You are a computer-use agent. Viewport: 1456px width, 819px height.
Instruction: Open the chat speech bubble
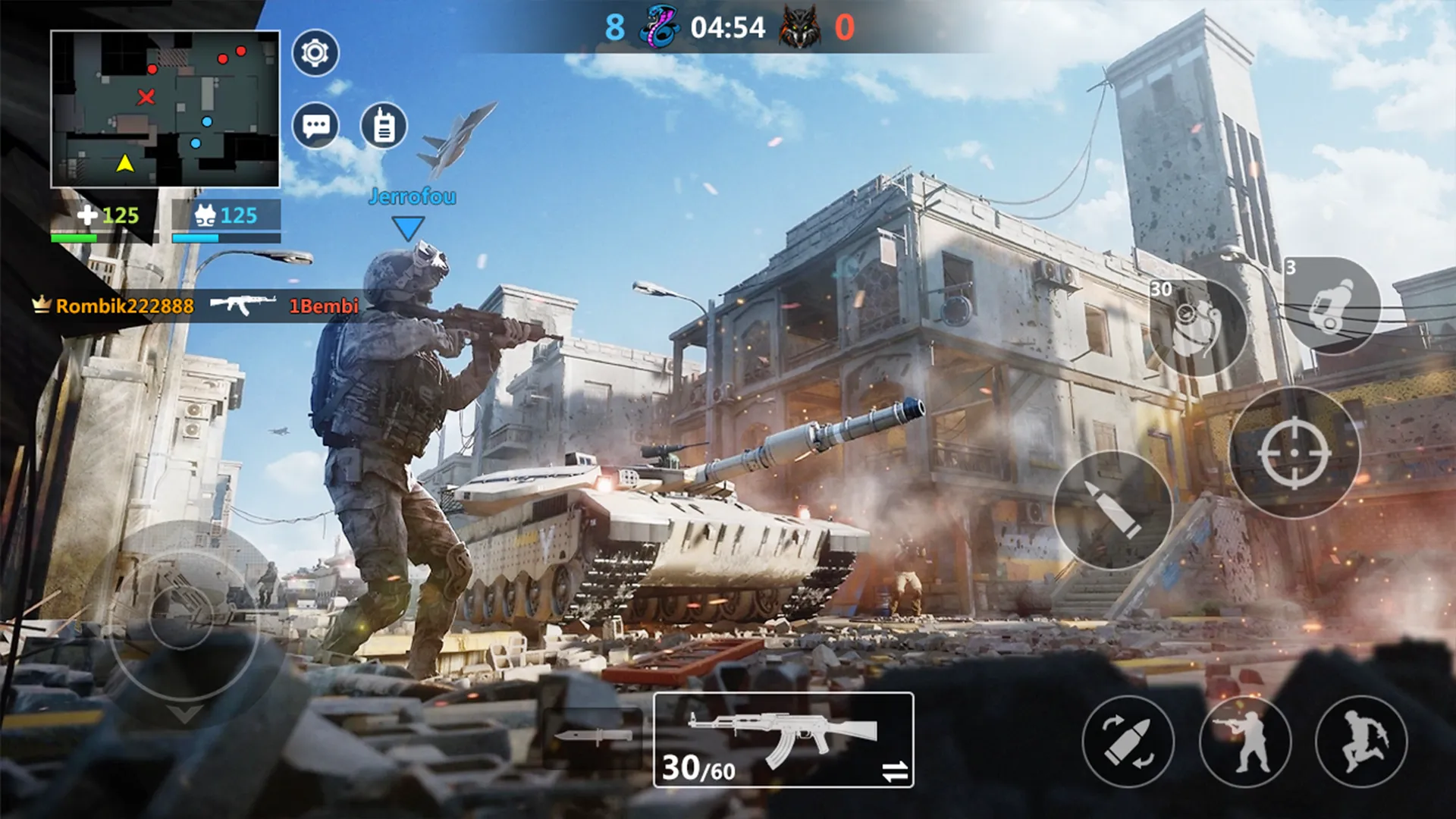tap(315, 125)
